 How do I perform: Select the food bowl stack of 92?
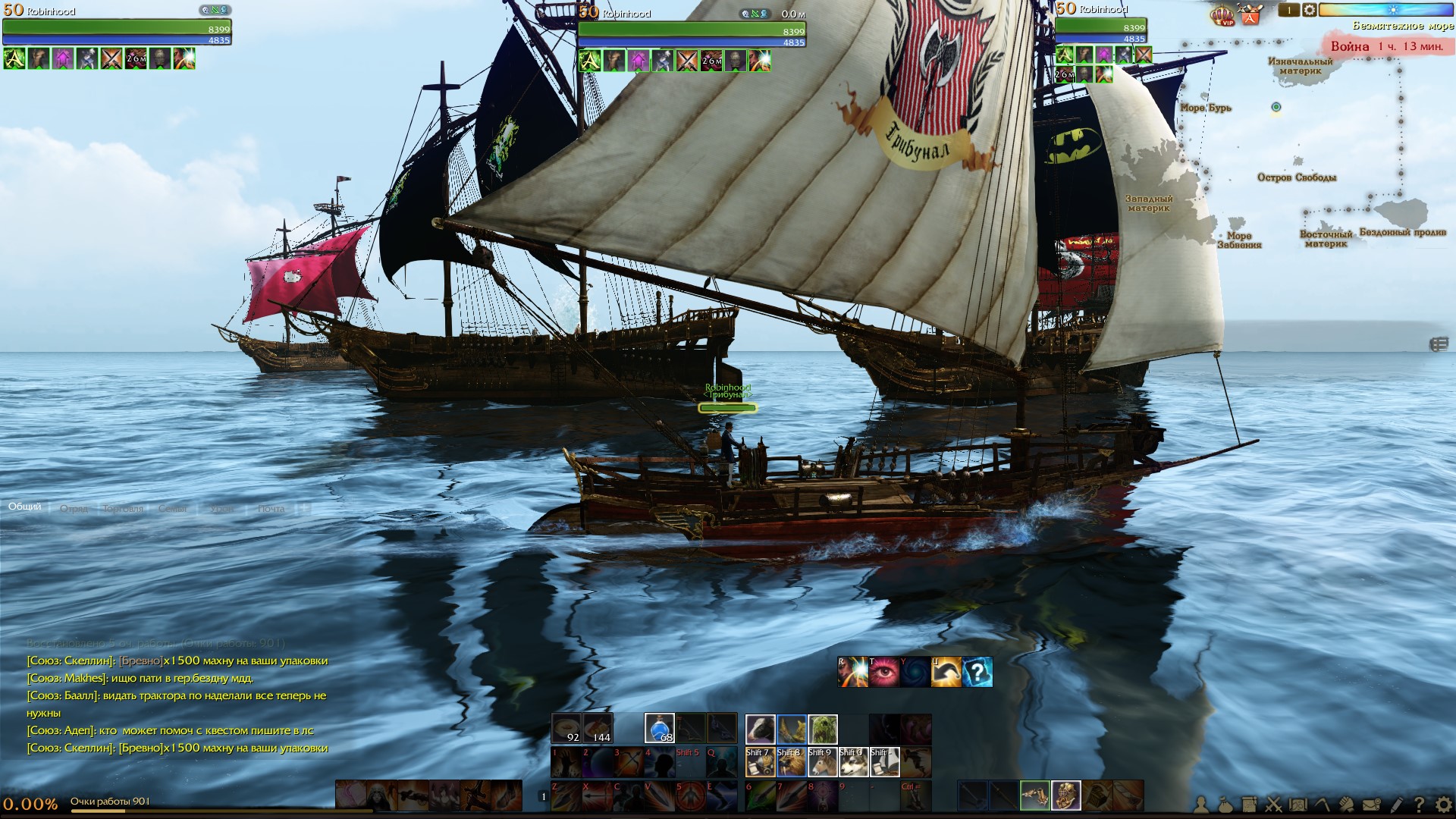(566, 729)
